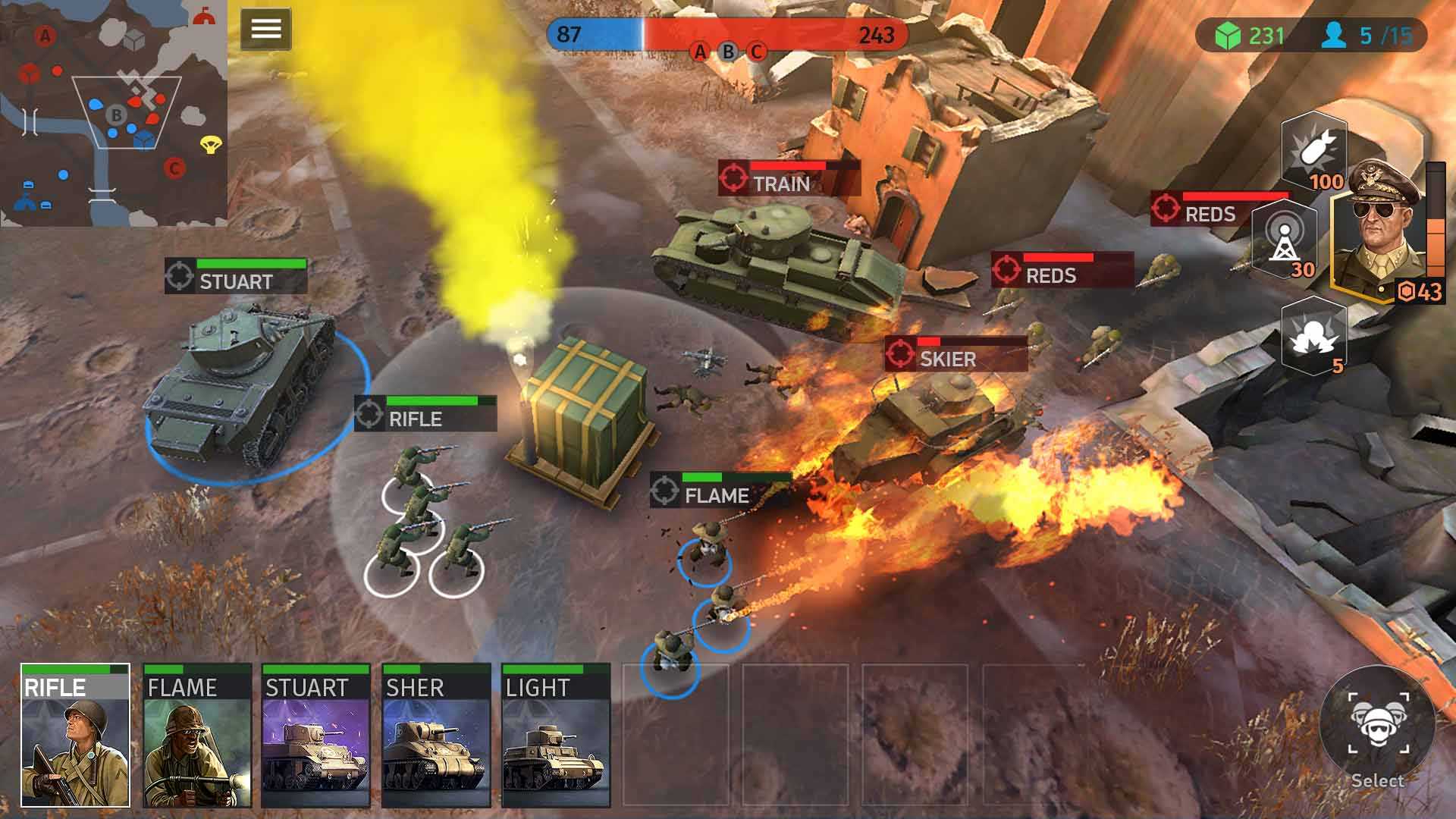
Task: Select the RIFLE squad name tag
Action: click(x=425, y=414)
